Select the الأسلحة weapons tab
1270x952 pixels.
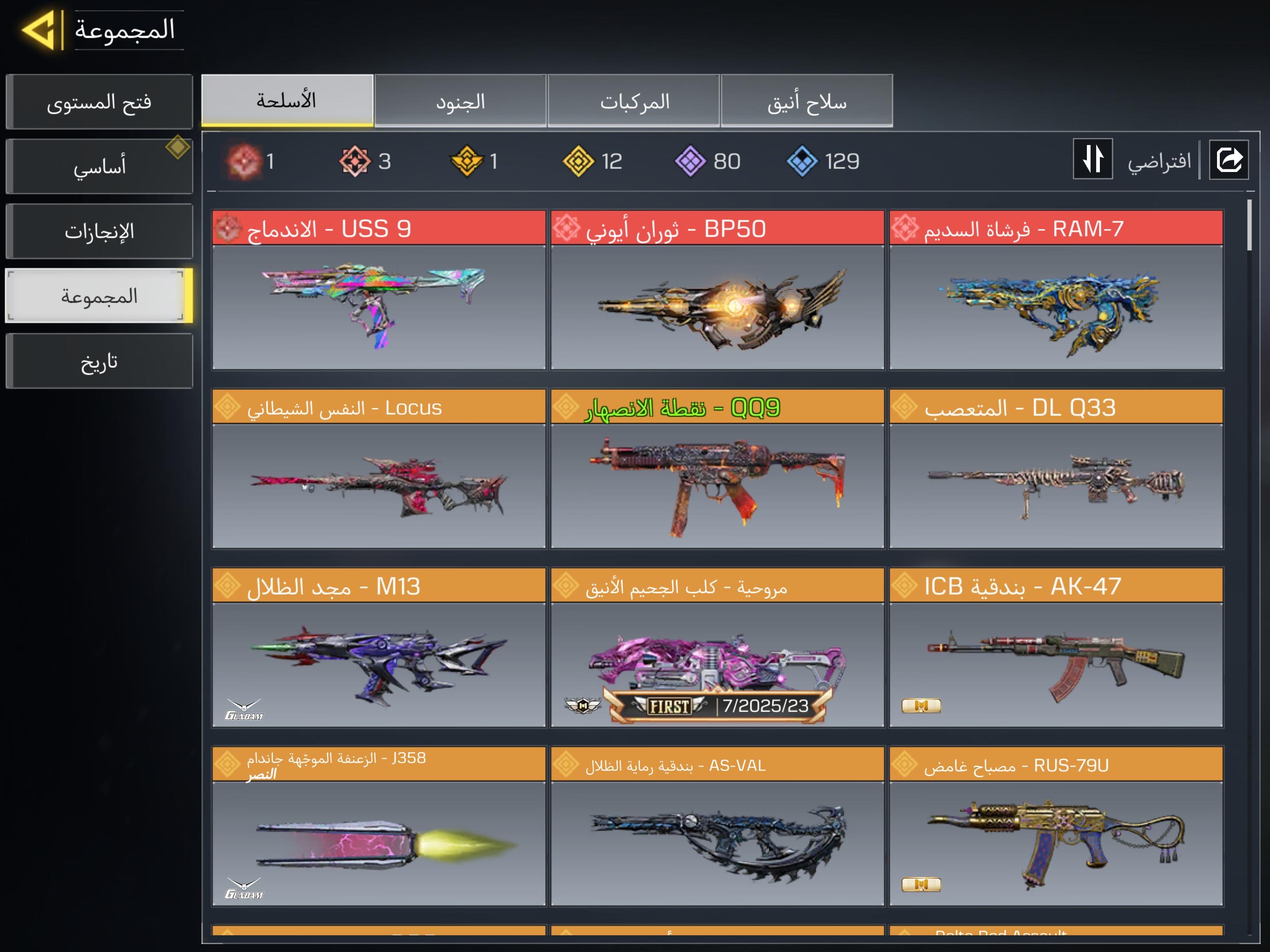[x=287, y=100]
